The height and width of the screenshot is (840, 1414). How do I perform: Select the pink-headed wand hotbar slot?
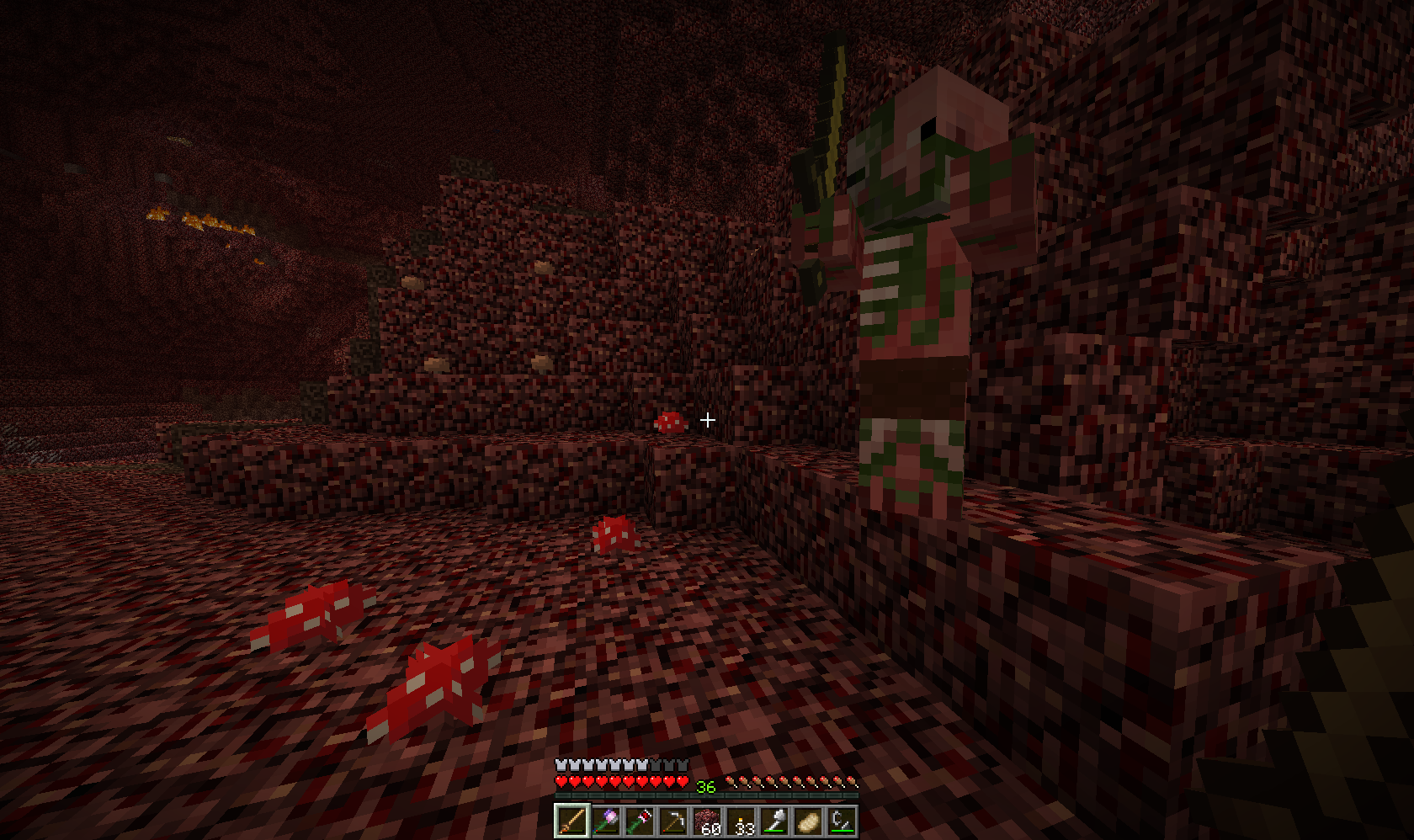coord(604,821)
